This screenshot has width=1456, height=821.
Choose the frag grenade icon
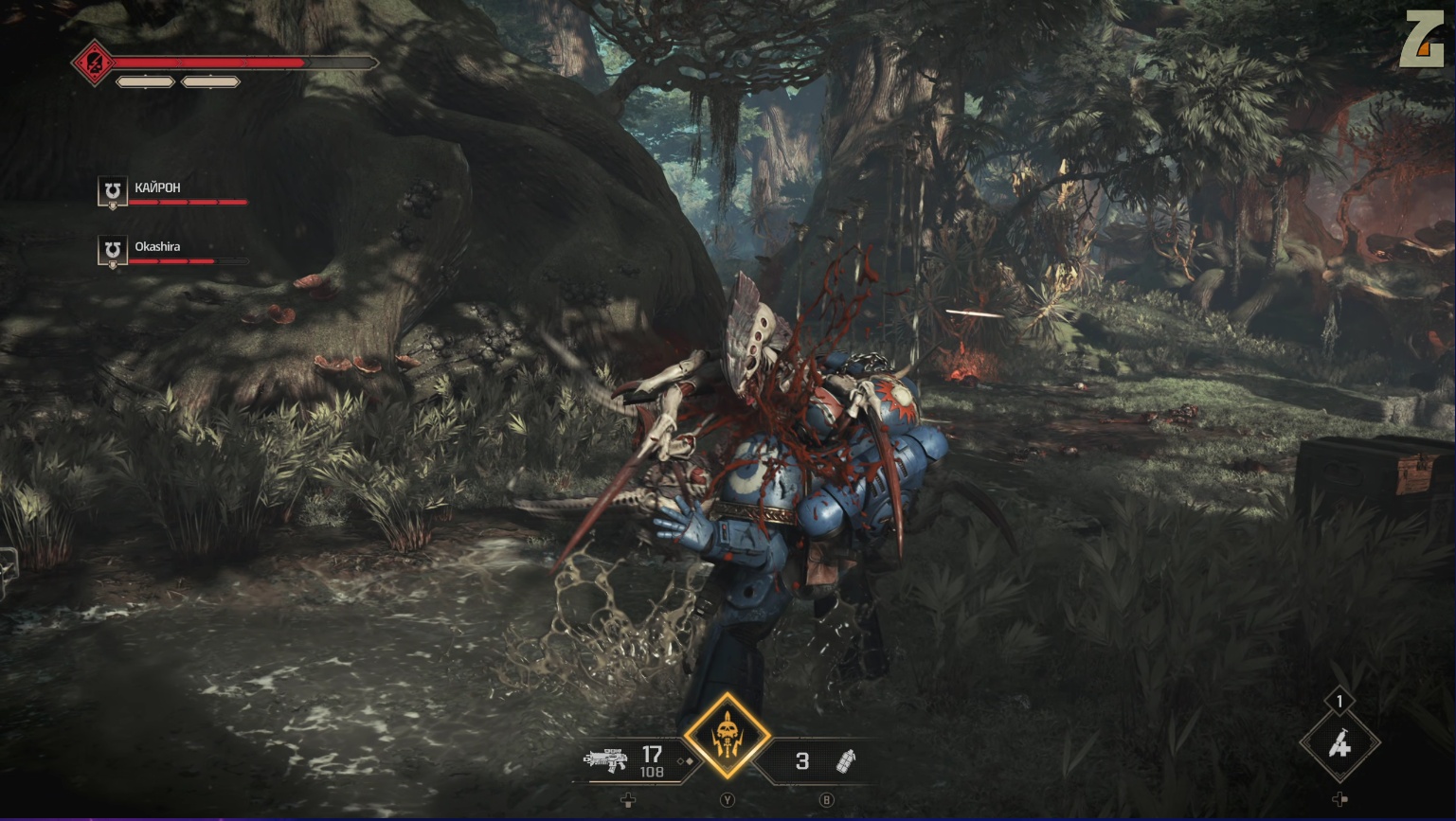[x=846, y=760]
